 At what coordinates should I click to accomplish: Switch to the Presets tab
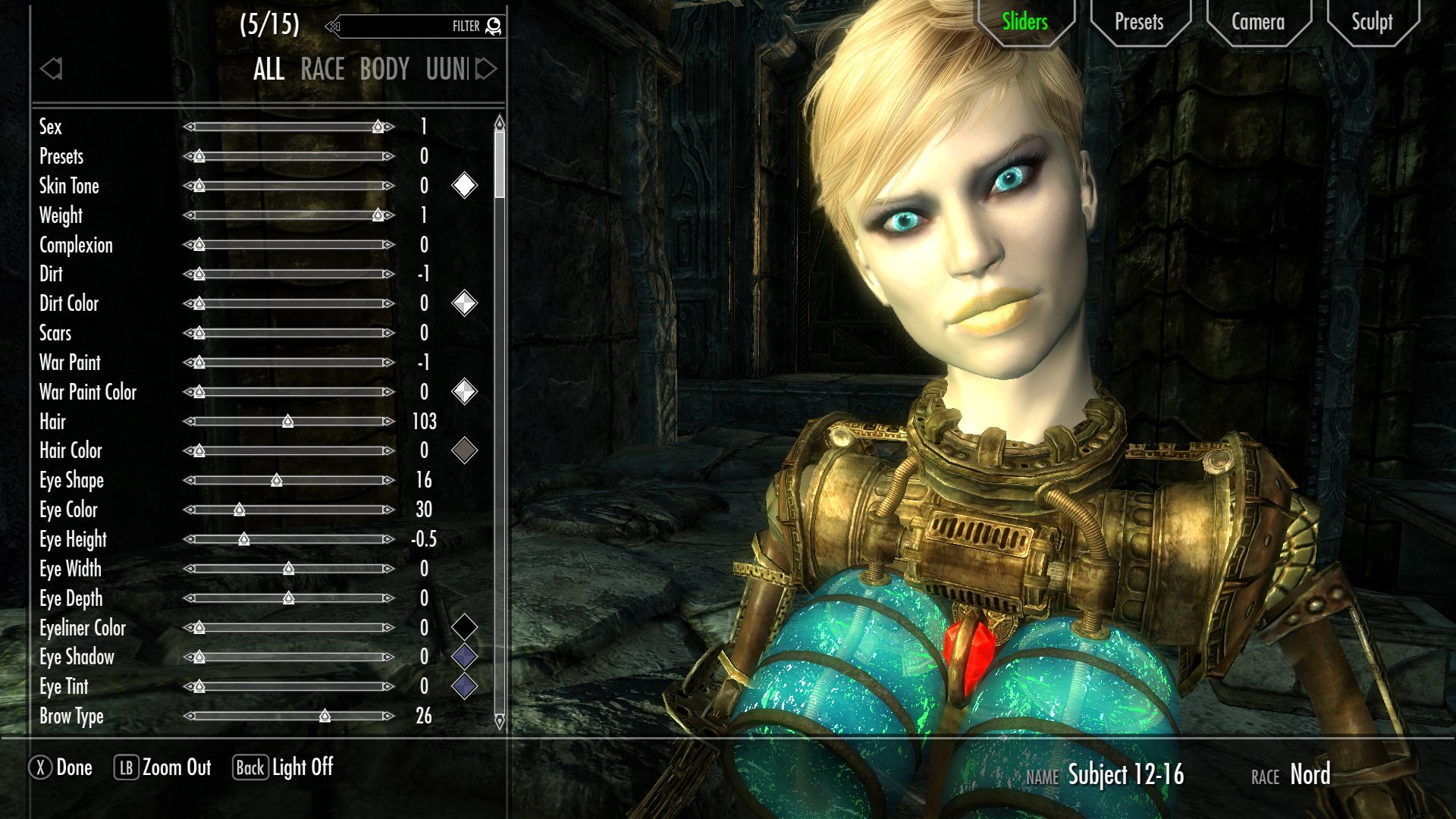(x=1138, y=22)
